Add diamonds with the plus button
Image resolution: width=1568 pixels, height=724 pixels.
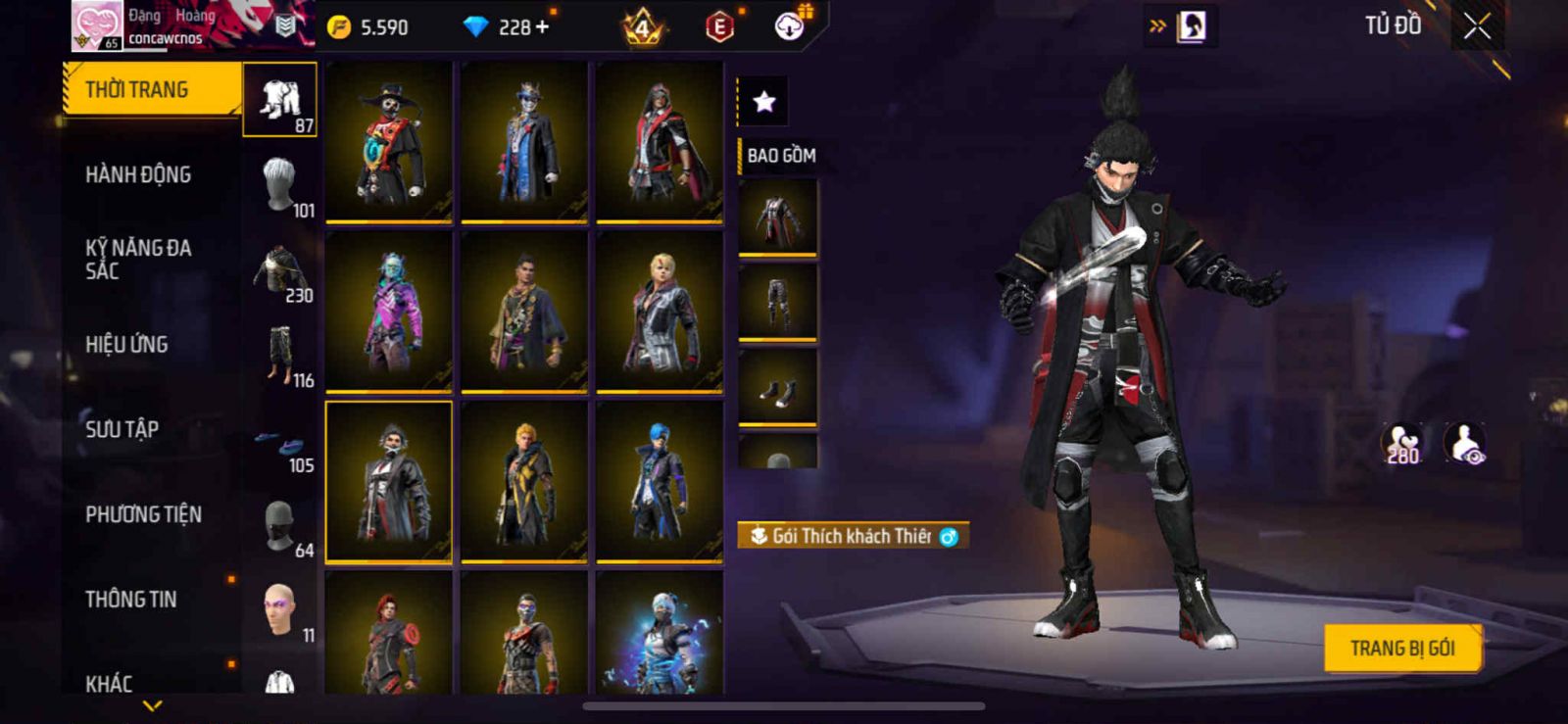click(x=542, y=27)
